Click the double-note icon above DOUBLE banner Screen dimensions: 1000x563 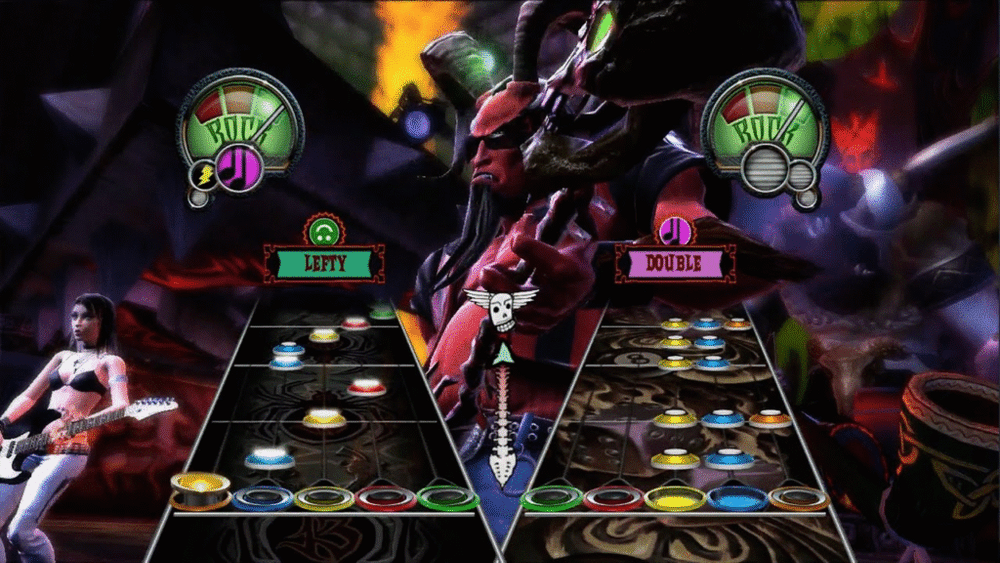tap(676, 232)
